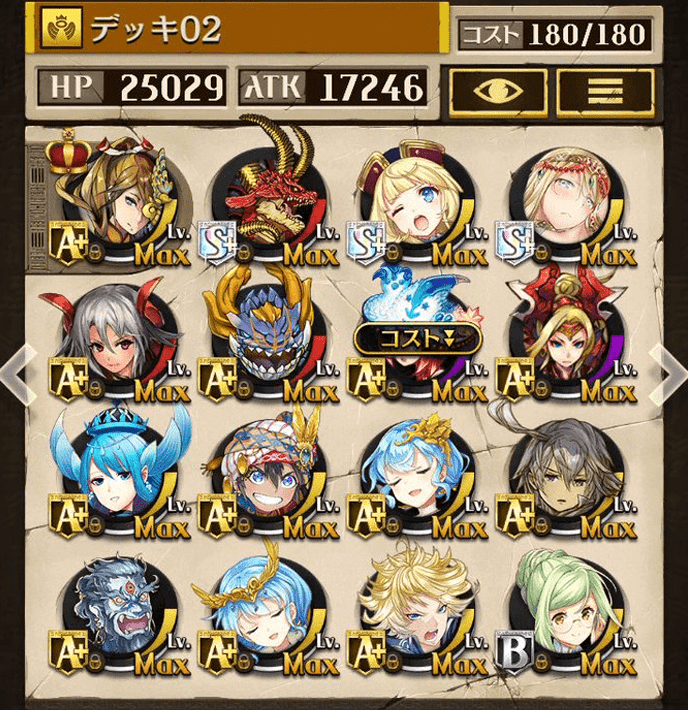Click the eye view toggle button
This screenshot has width=688, height=710.
[x=498, y=91]
